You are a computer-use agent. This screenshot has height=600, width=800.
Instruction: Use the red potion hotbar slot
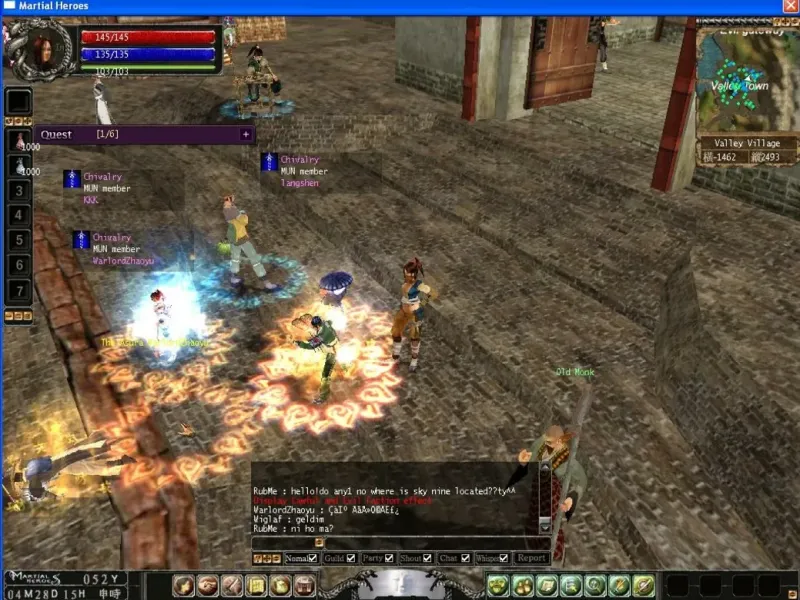point(19,140)
